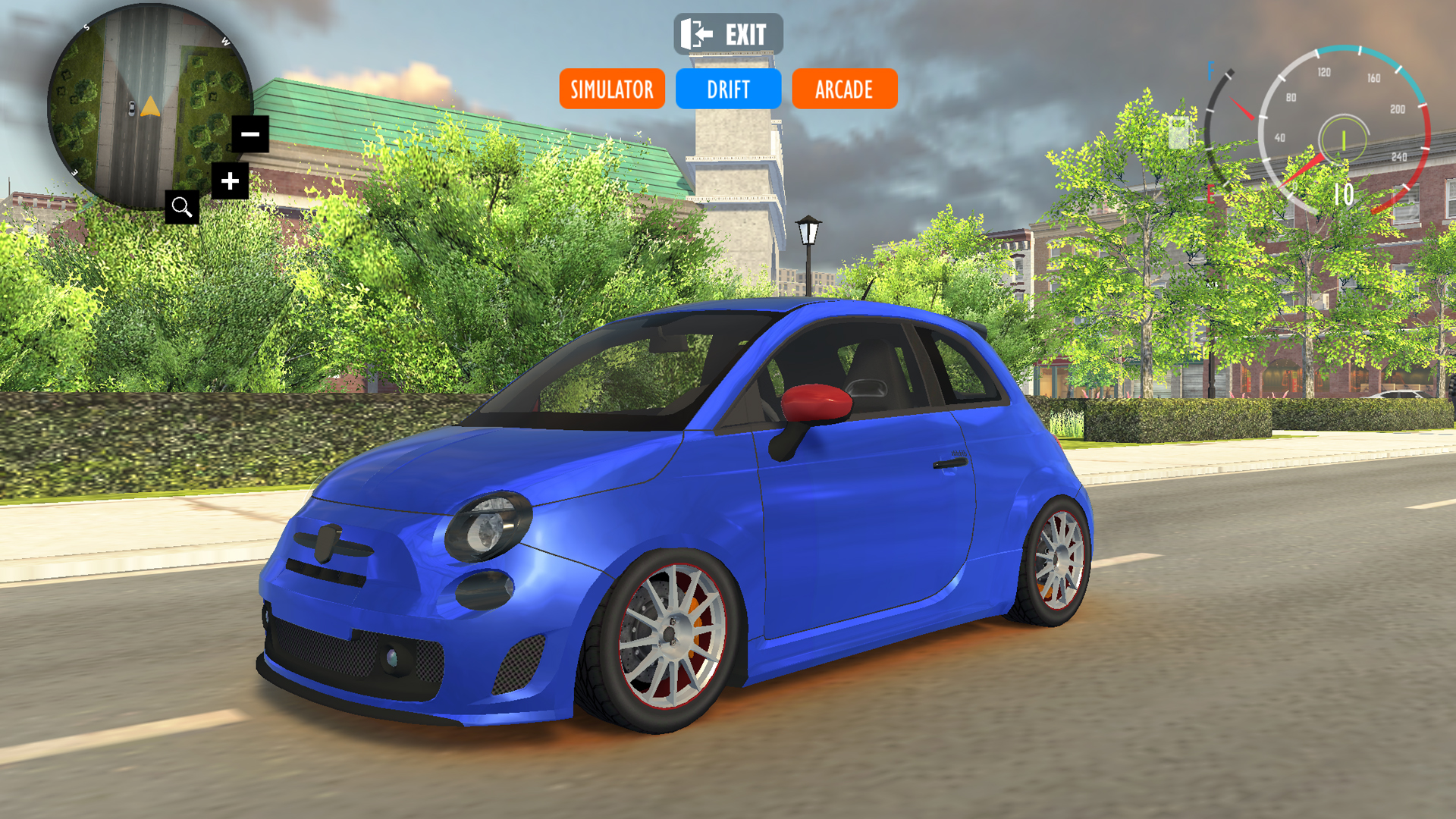Open the magnifying glass map search
The height and width of the screenshot is (819, 1456).
[x=182, y=207]
